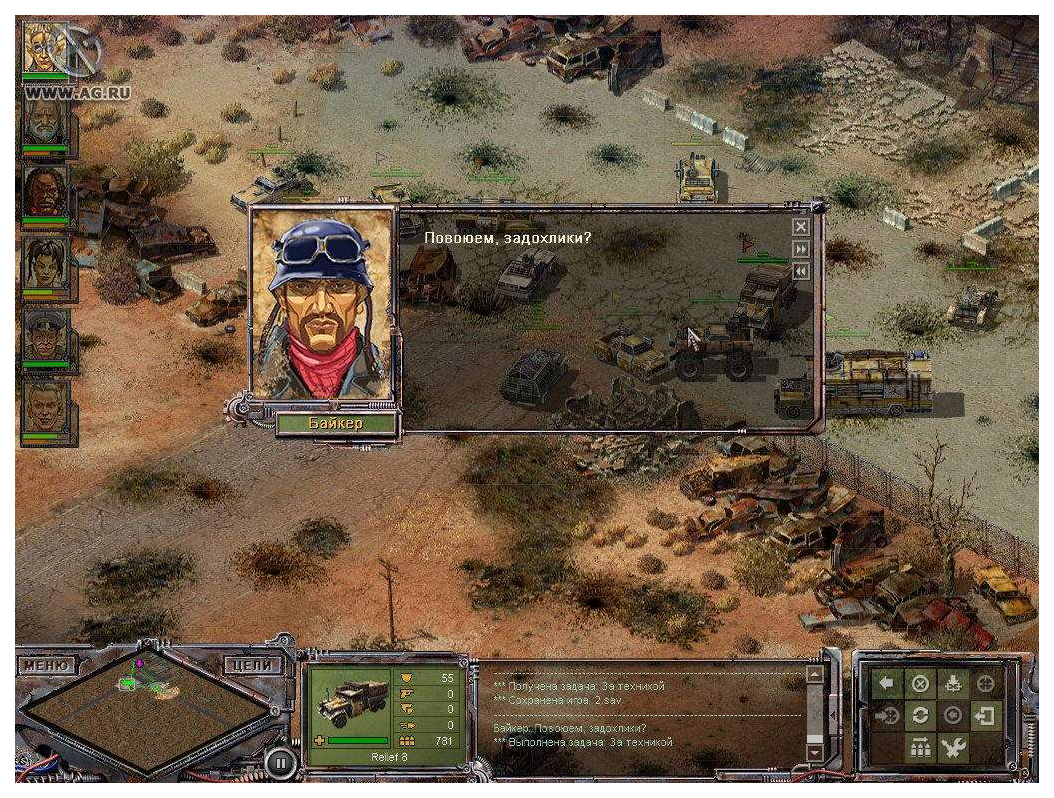The height and width of the screenshot is (798, 1054).
Task: Click the exit vehicle door-arrow command
Action: click(986, 716)
